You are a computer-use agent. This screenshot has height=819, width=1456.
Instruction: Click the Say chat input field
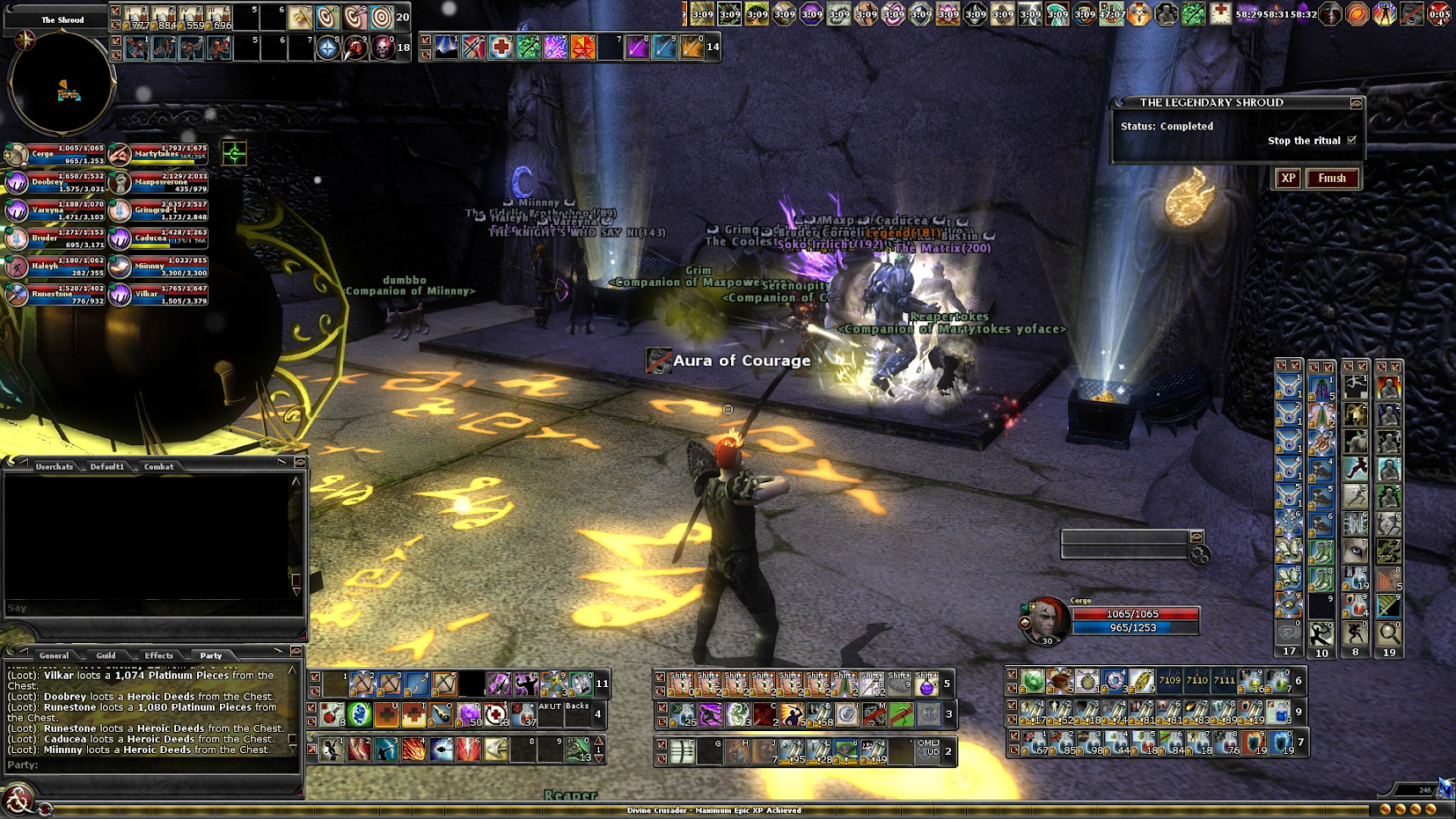coord(150,608)
